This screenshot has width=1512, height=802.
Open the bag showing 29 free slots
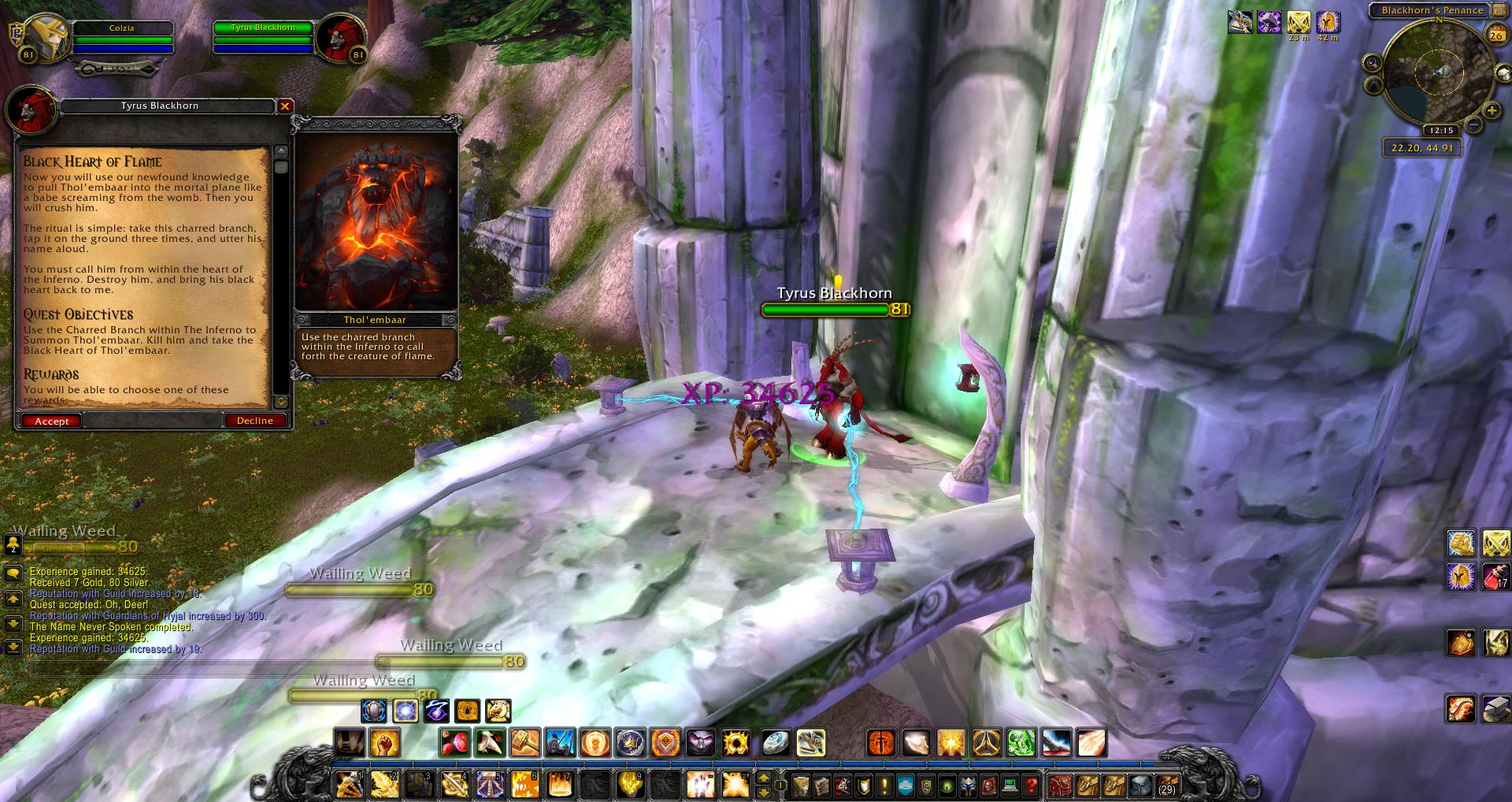(x=1166, y=785)
